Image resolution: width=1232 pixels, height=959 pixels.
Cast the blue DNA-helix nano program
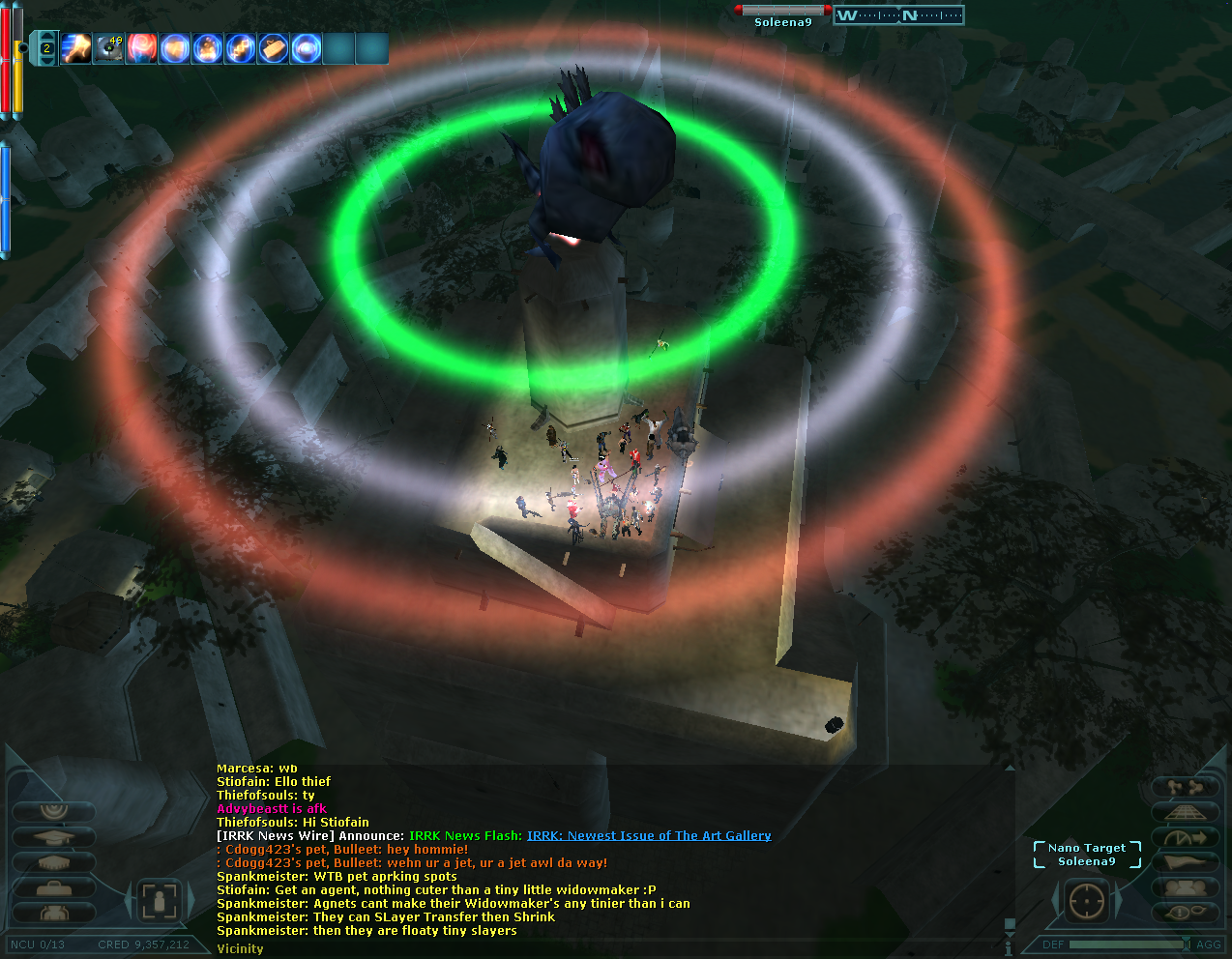point(241,47)
